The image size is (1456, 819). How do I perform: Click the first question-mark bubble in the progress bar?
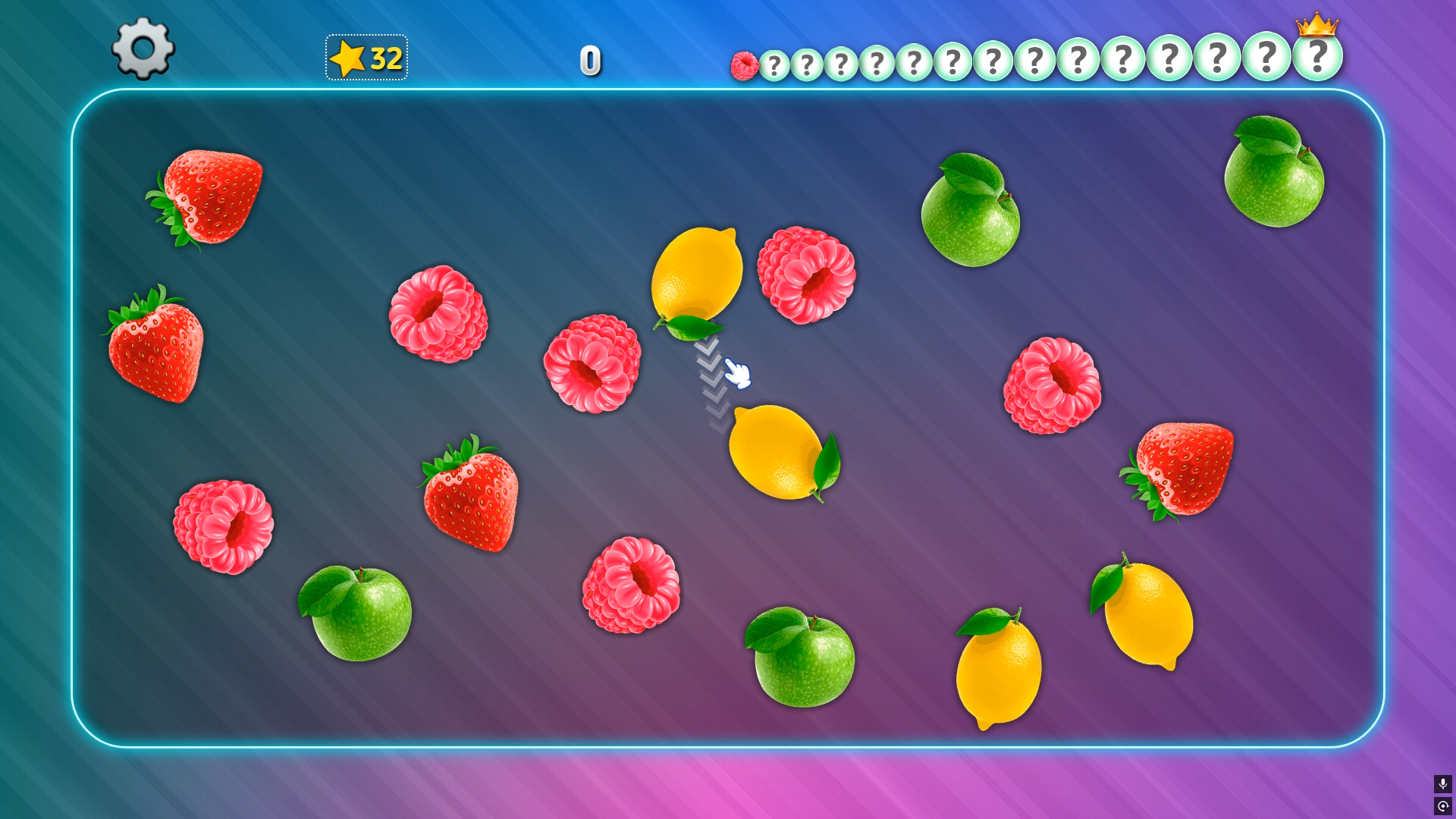coord(775,65)
